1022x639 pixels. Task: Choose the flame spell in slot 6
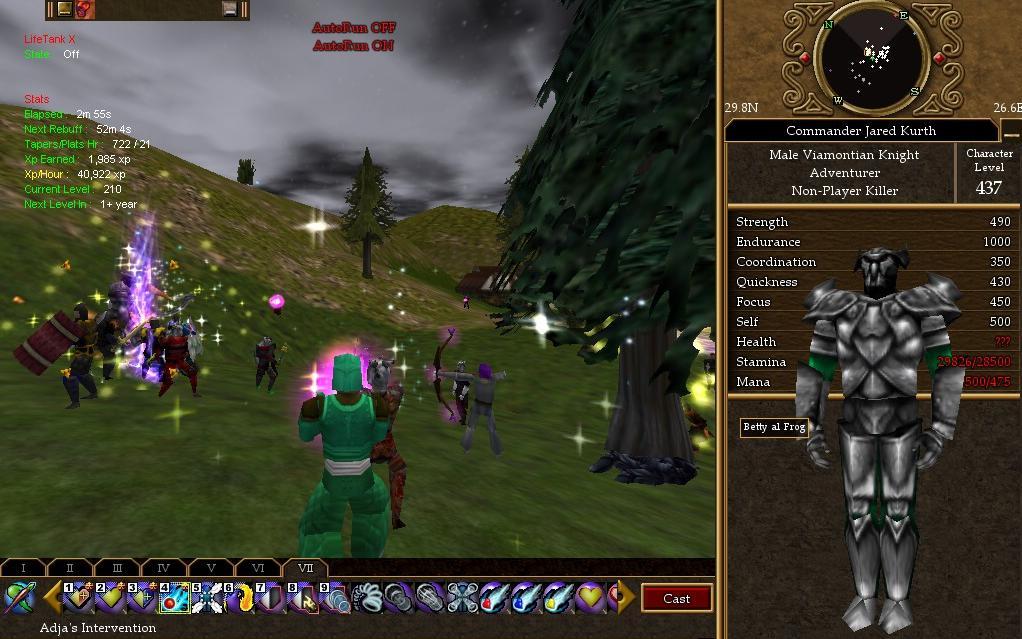coord(239,598)
